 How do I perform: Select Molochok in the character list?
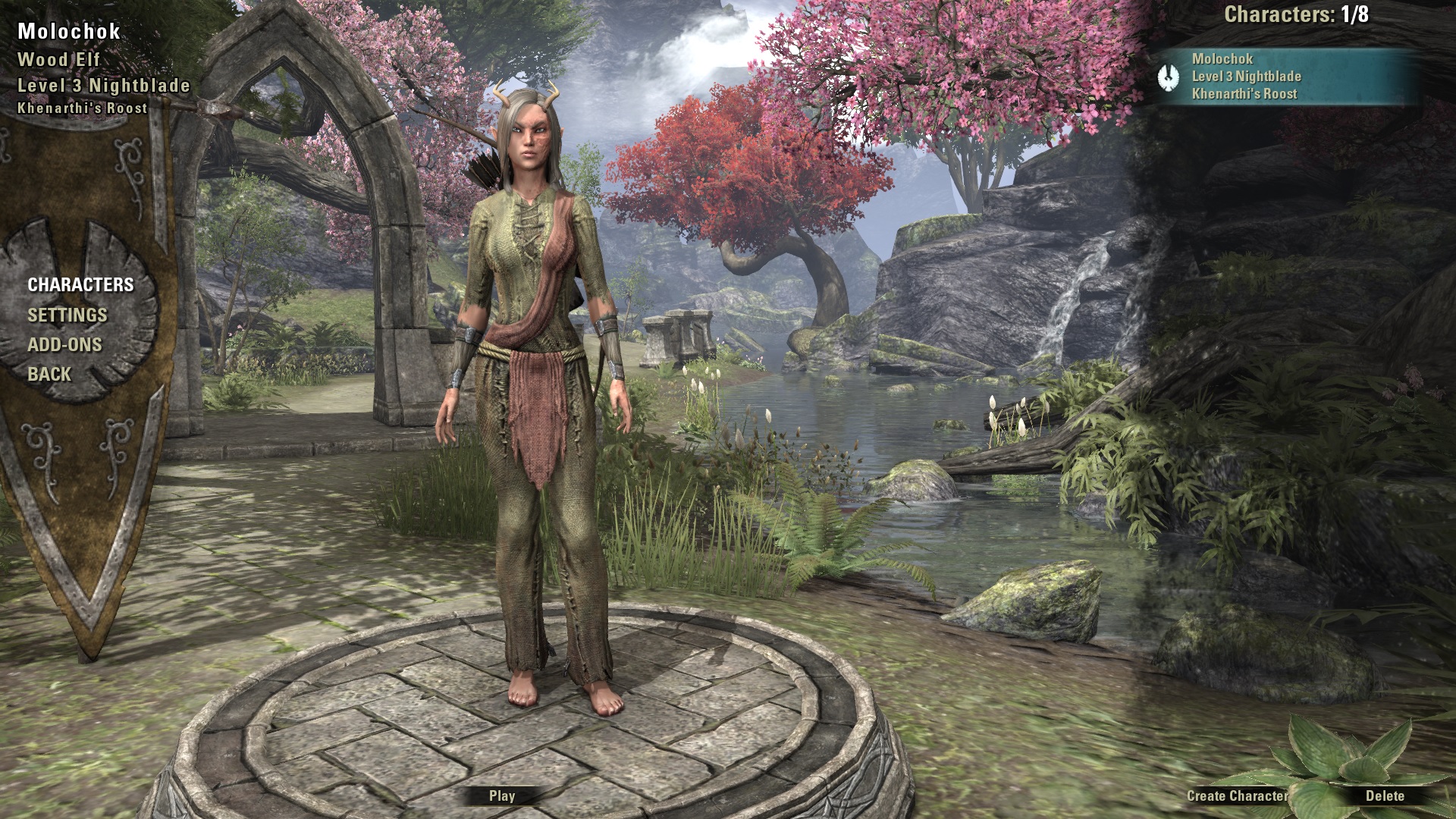click(x=1283, y=77)
